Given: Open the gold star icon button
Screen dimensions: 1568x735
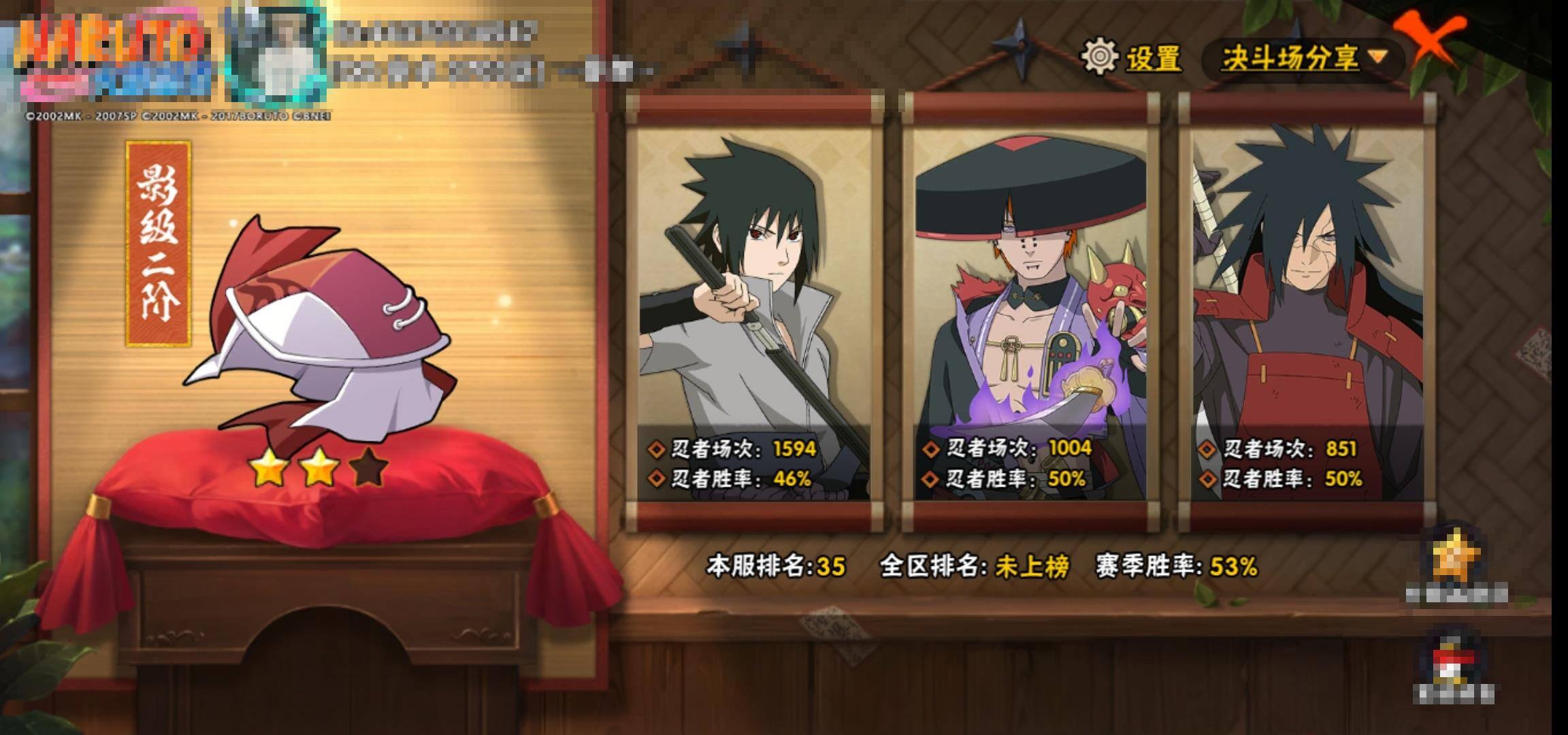Looking at the screenshot, I should coord(1456,559).
